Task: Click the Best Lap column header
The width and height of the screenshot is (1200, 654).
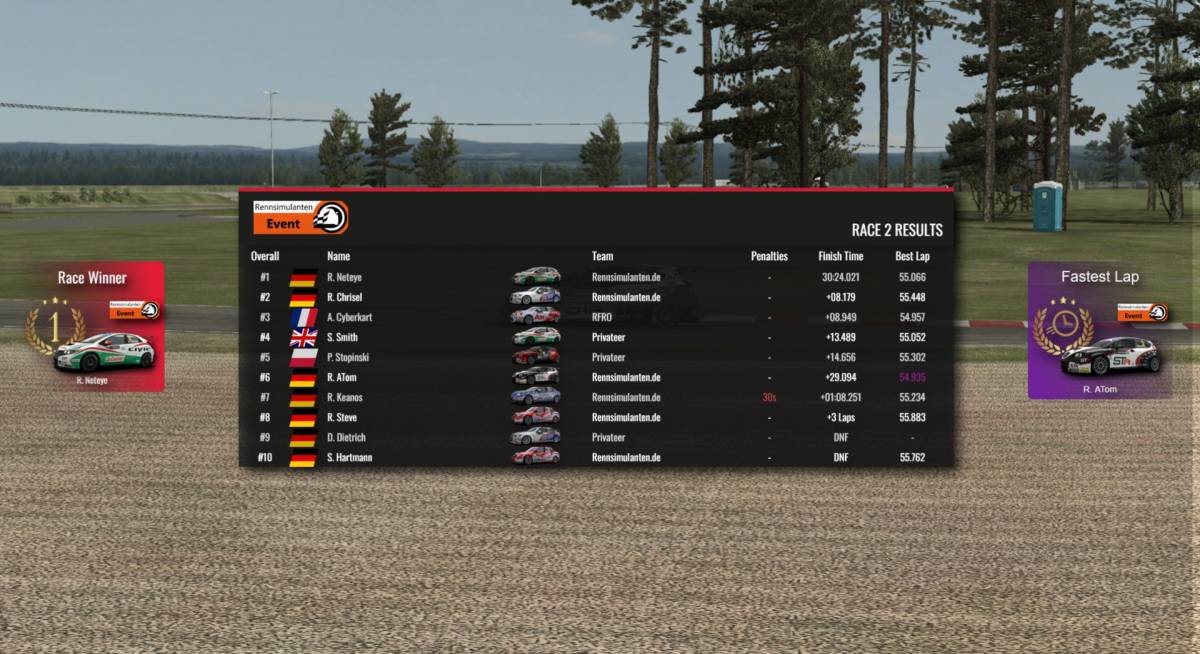Action: click(912, 256)
